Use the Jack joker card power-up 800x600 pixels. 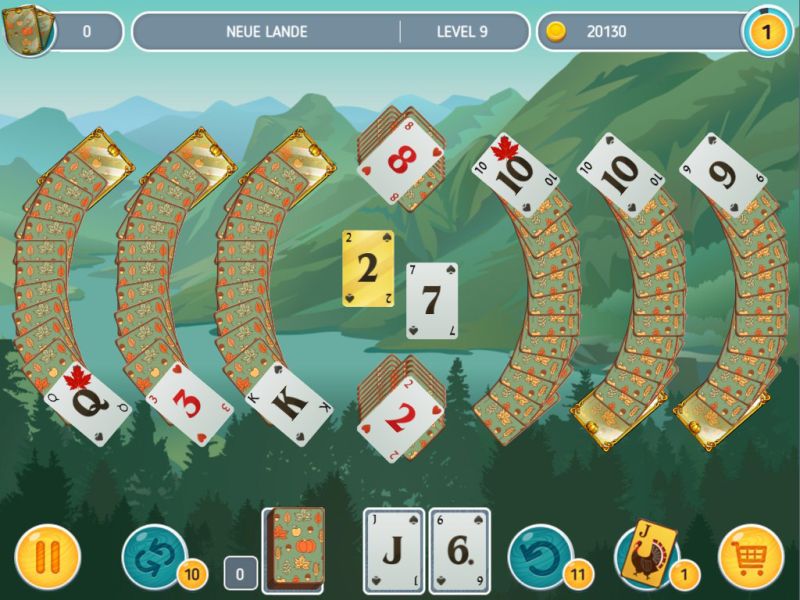[x=645, y=553]
